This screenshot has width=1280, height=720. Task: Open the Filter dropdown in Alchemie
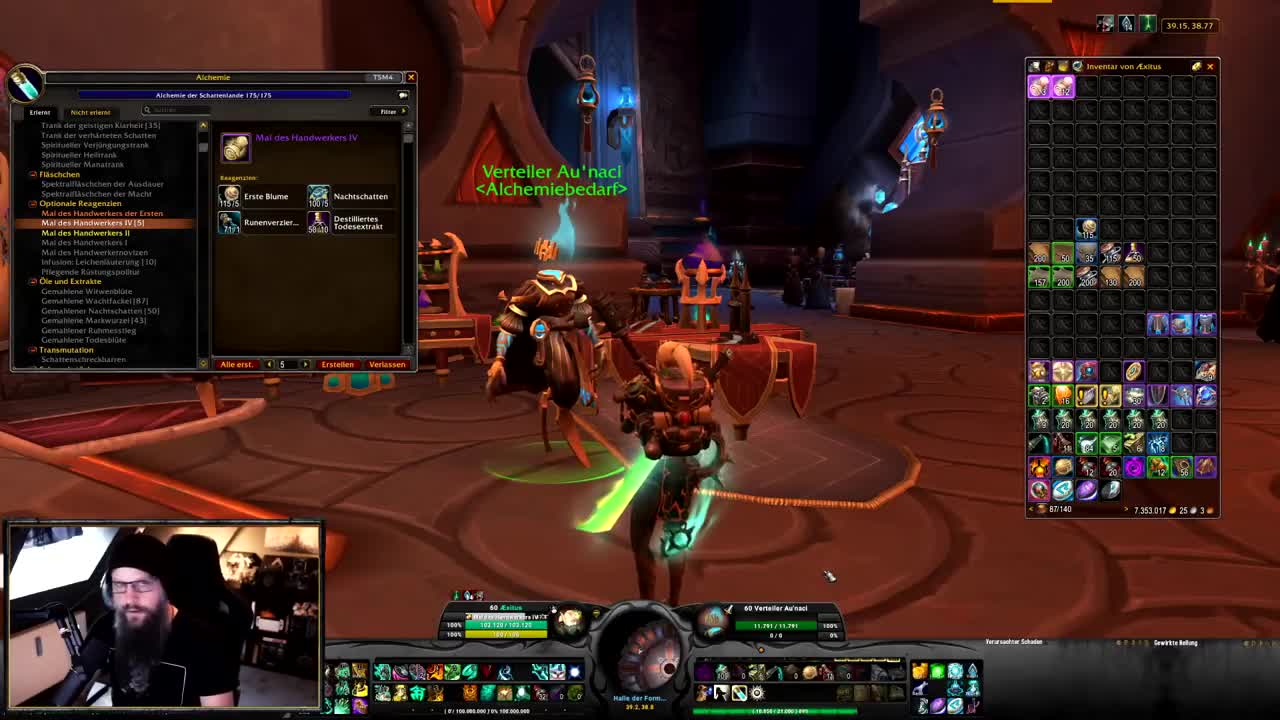pyautogui.click(x=389, y=111)
